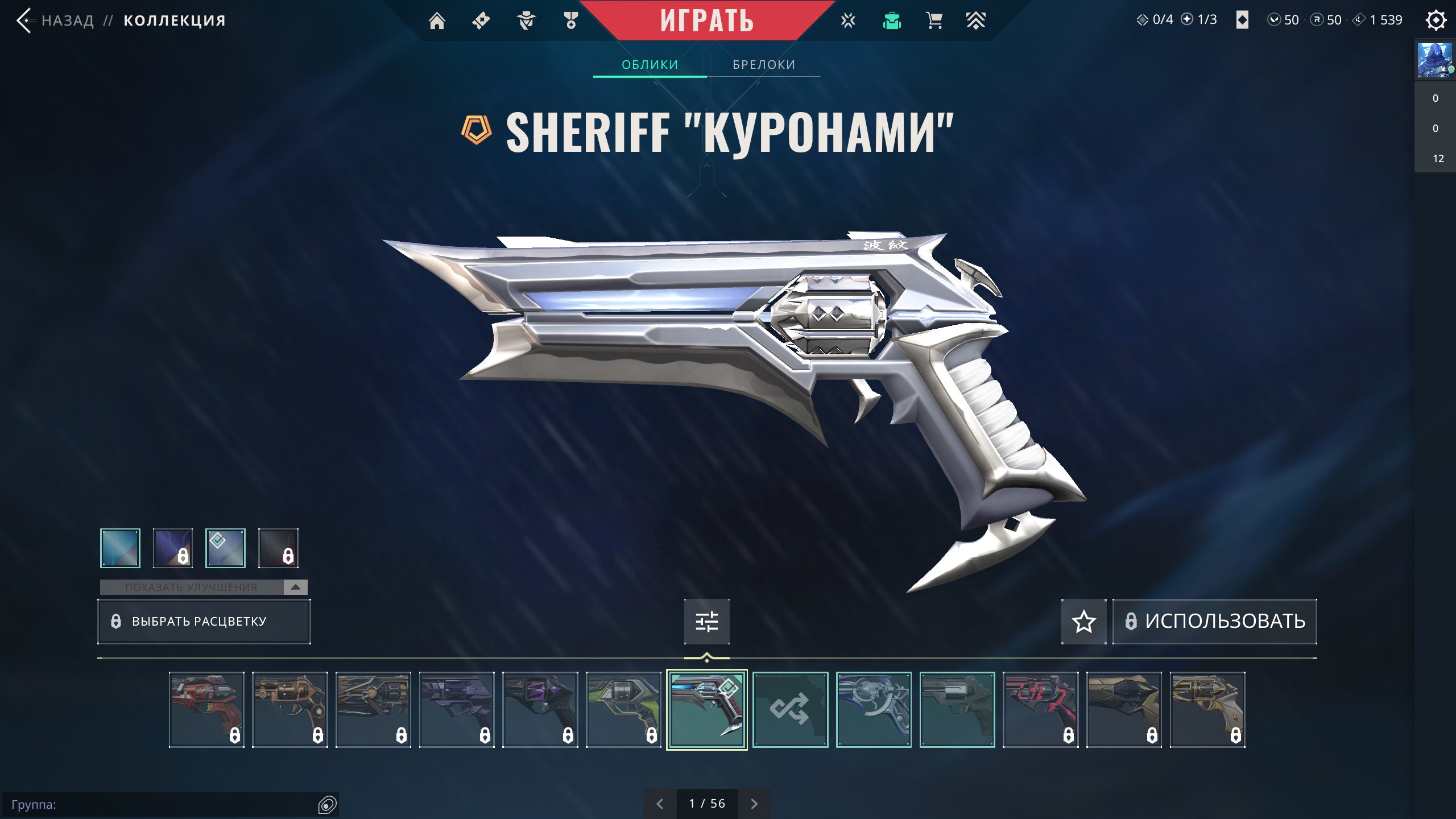Open the store cart icon
The image size is (1456, 819).
point(934,21)
